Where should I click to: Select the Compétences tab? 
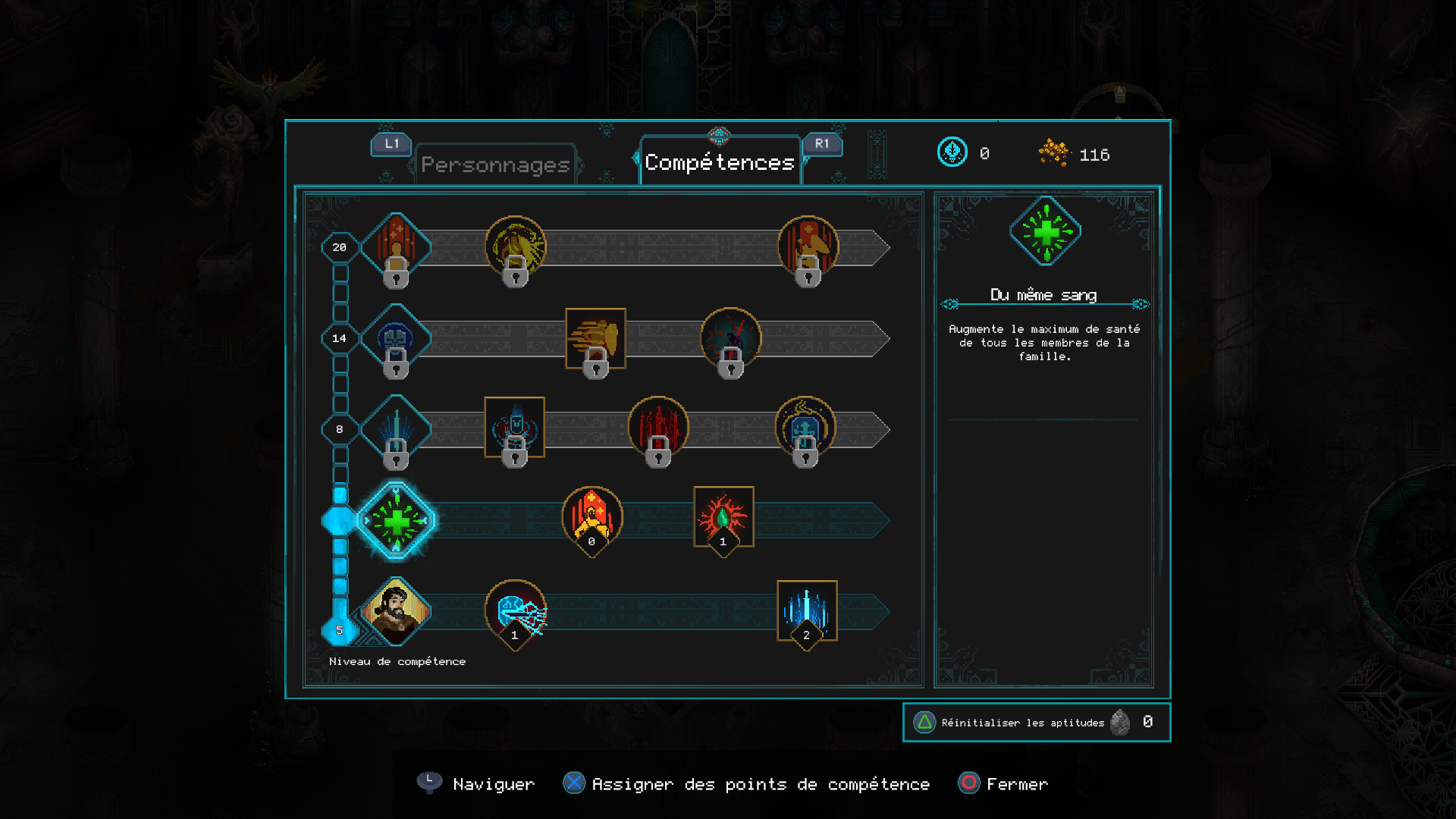point(720,162)
